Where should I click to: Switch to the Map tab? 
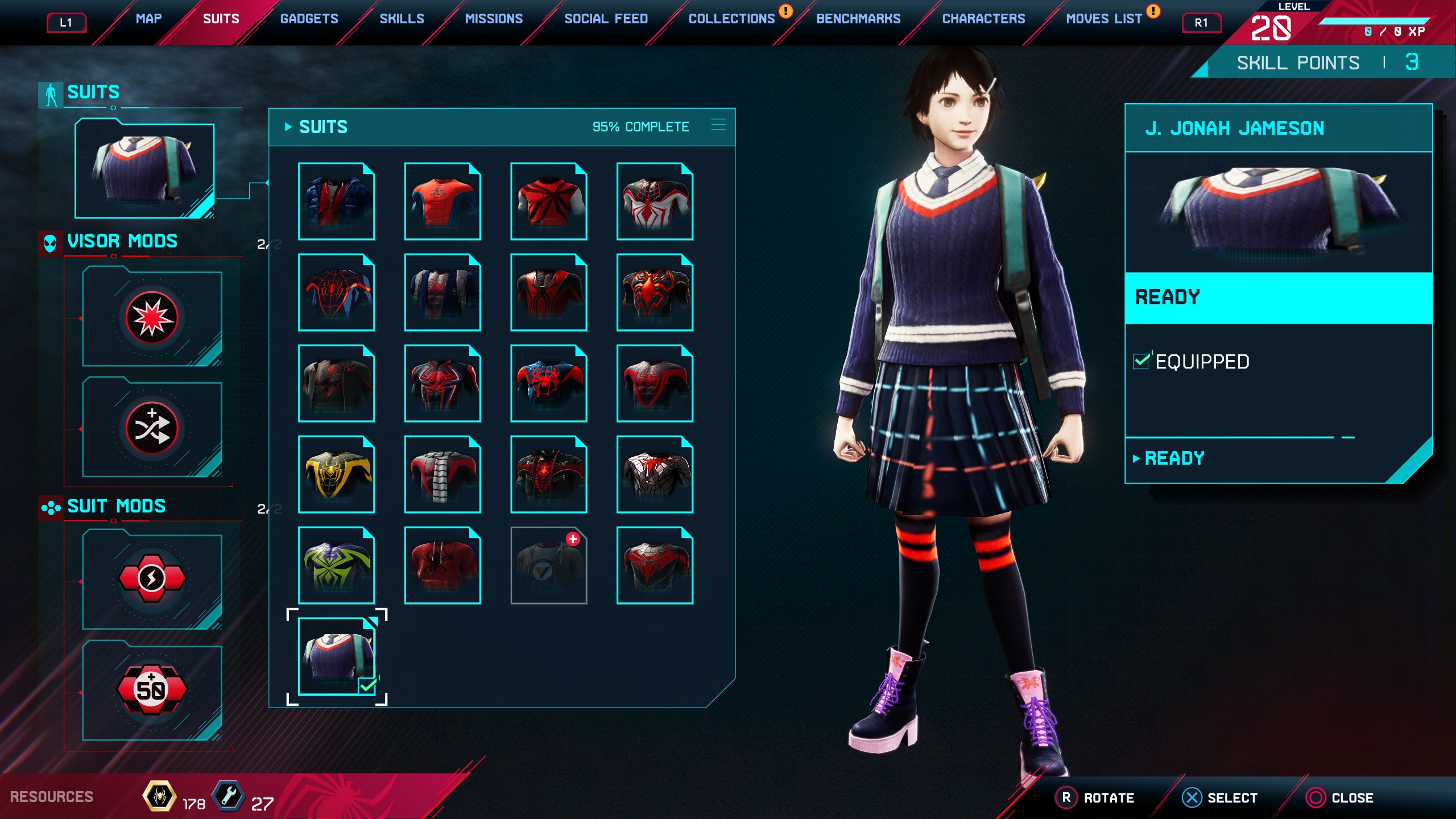148,19
